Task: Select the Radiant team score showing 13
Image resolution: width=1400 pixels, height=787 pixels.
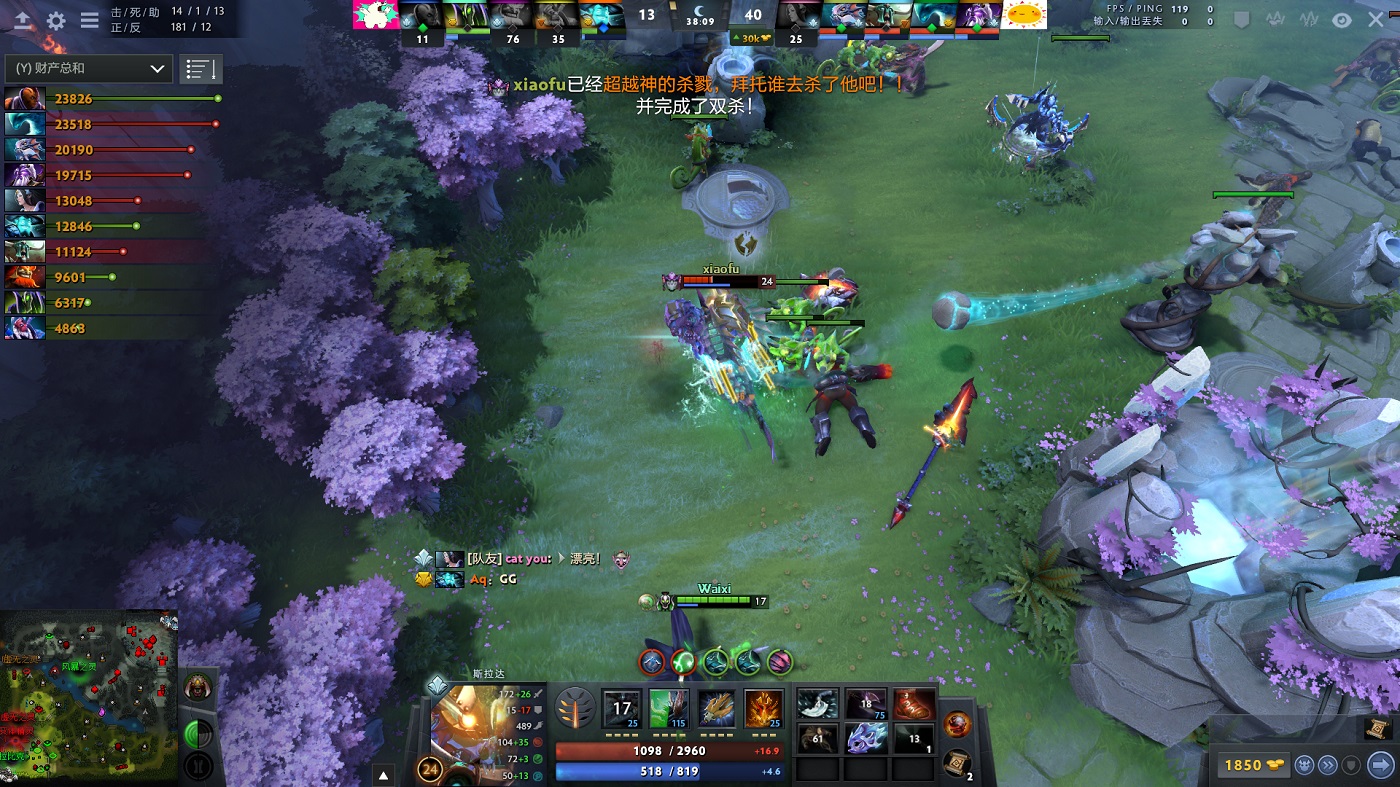Action: pyautogui.click(x=646, y=15)
